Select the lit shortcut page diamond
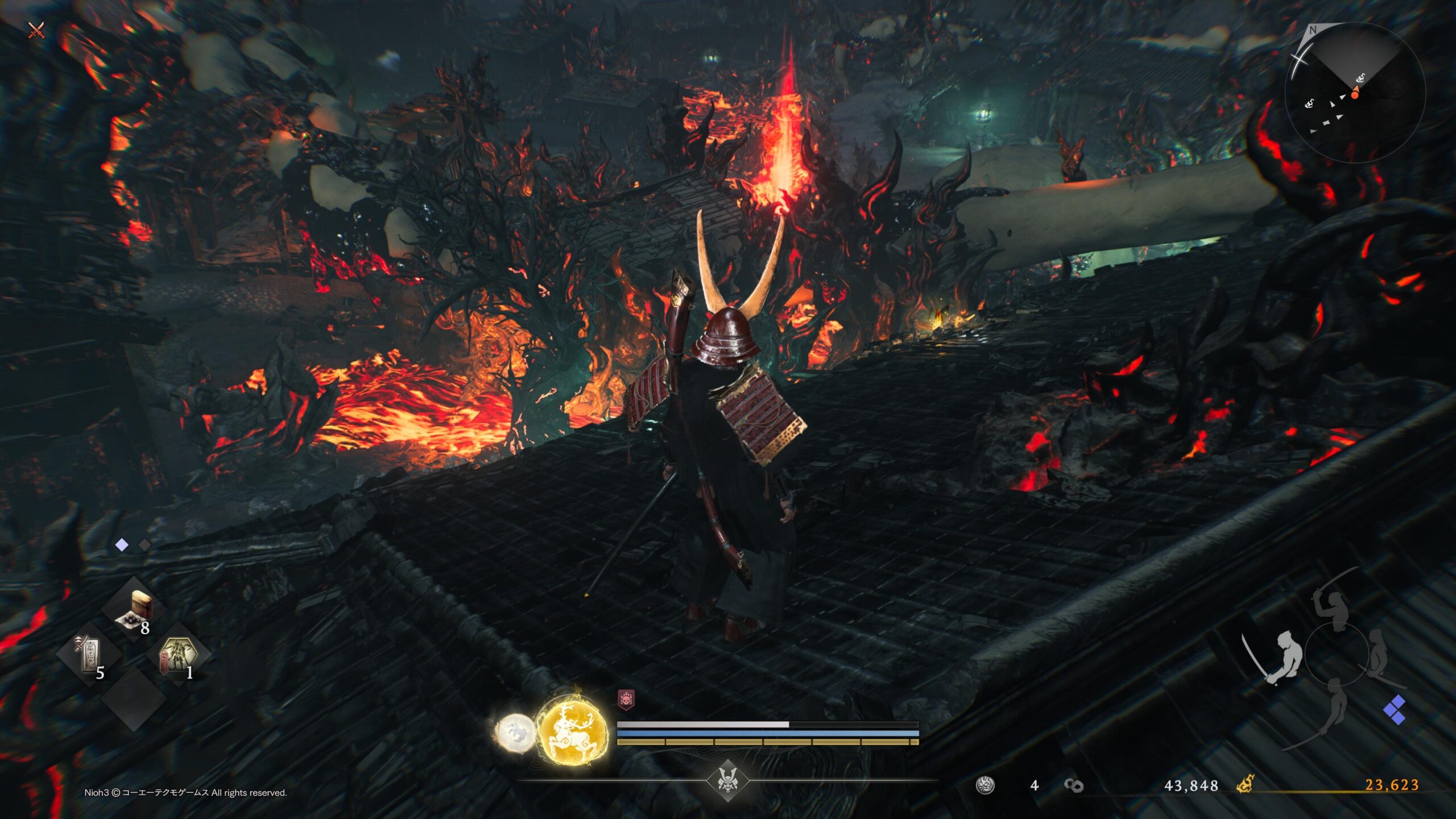The width and height of the screenshot is (1456, 819). (x=122, y=545)
